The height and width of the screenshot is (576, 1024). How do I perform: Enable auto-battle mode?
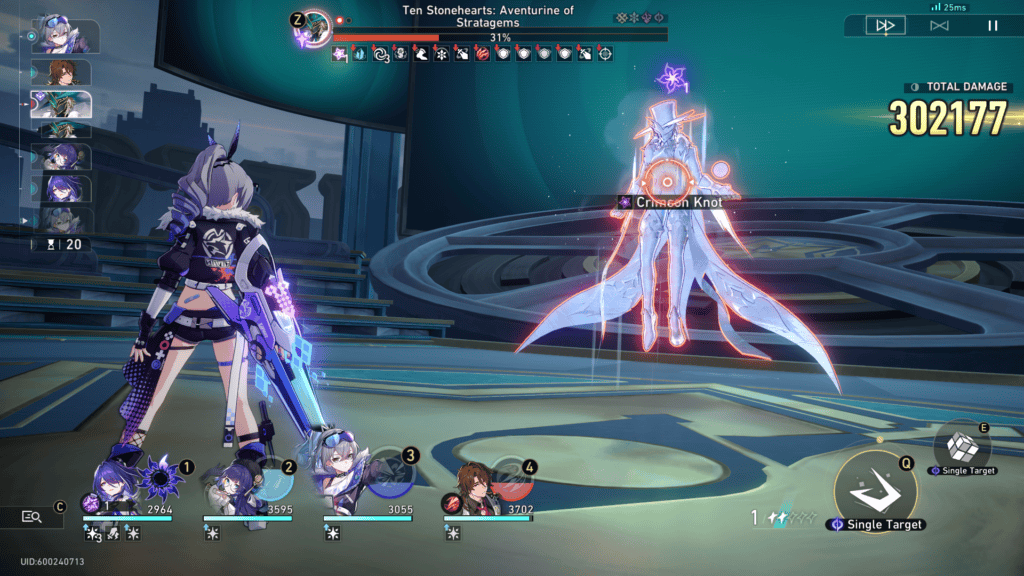click(x=939, y=26)
